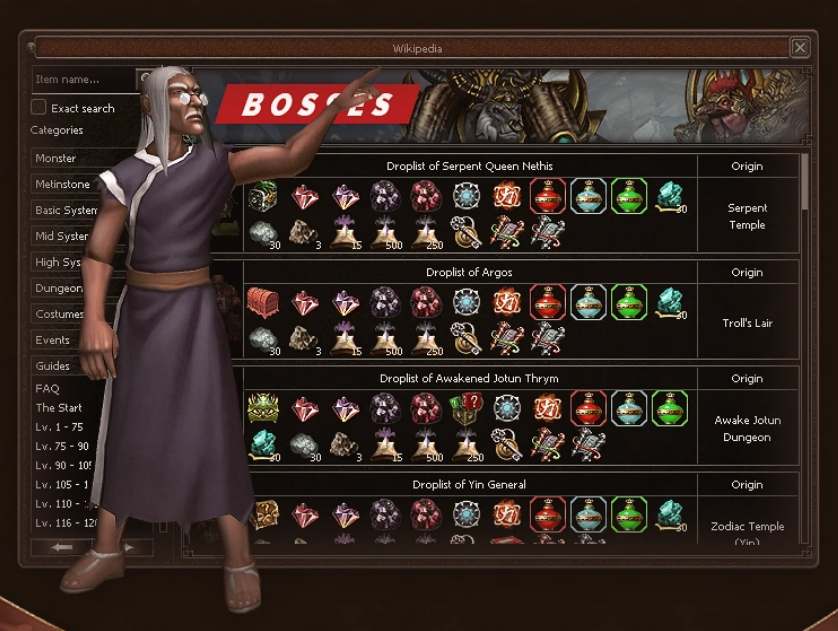Open the FAQ guide entry
Screen dimensions: 838x631
(x=48, y=388)
